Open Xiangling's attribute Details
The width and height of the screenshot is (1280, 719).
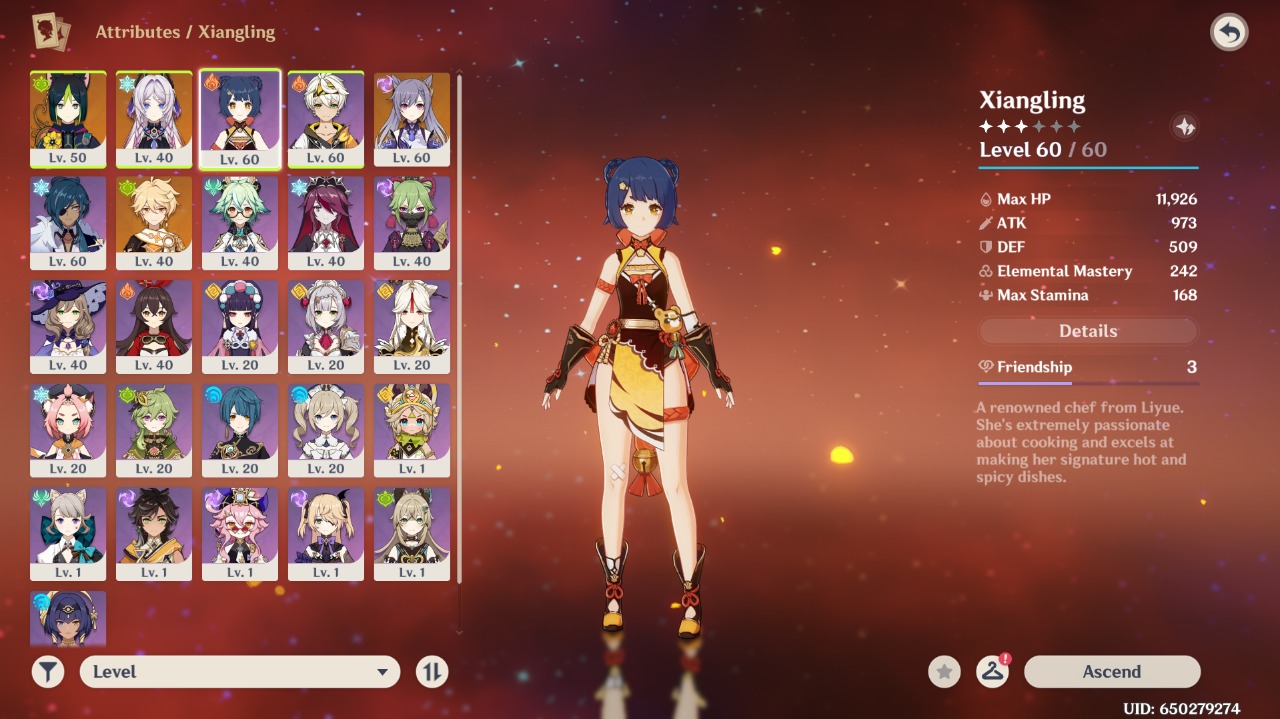click(1088, 331)
